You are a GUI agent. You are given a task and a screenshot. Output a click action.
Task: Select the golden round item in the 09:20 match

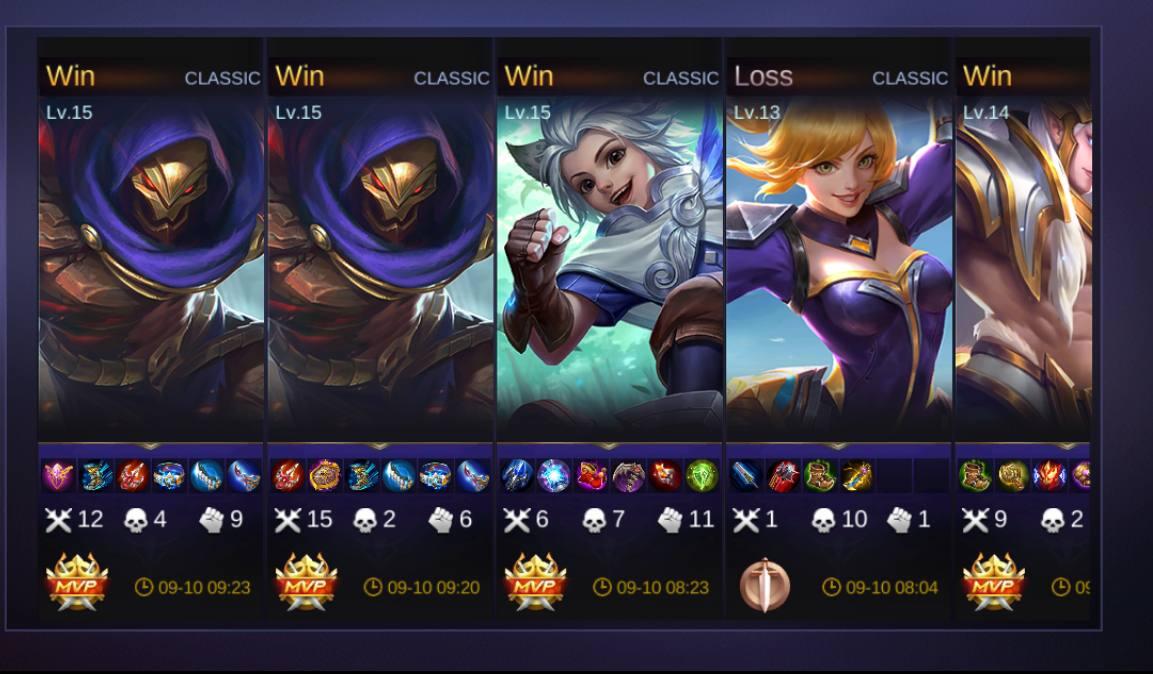pos(325,475)
